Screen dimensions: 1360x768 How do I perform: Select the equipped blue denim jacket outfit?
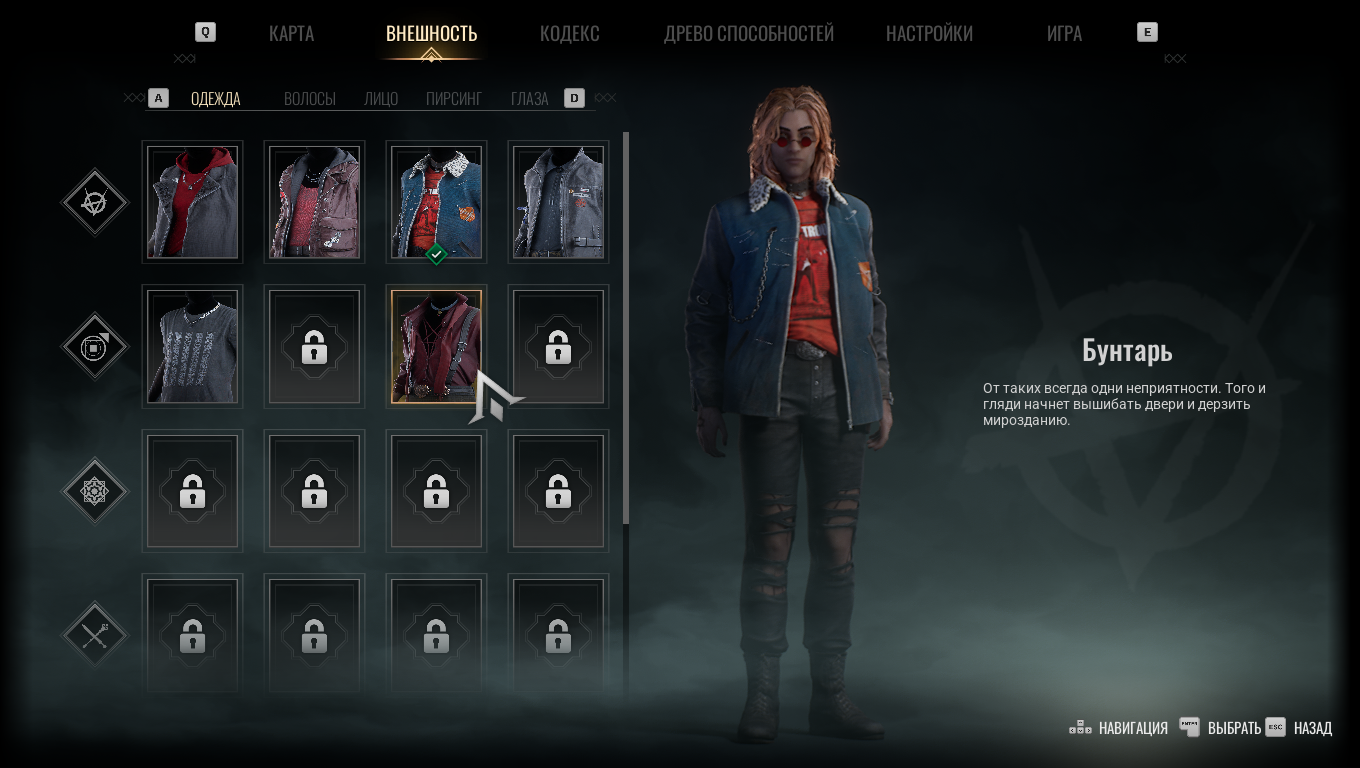pyautogui.click(x=436, y=202)
